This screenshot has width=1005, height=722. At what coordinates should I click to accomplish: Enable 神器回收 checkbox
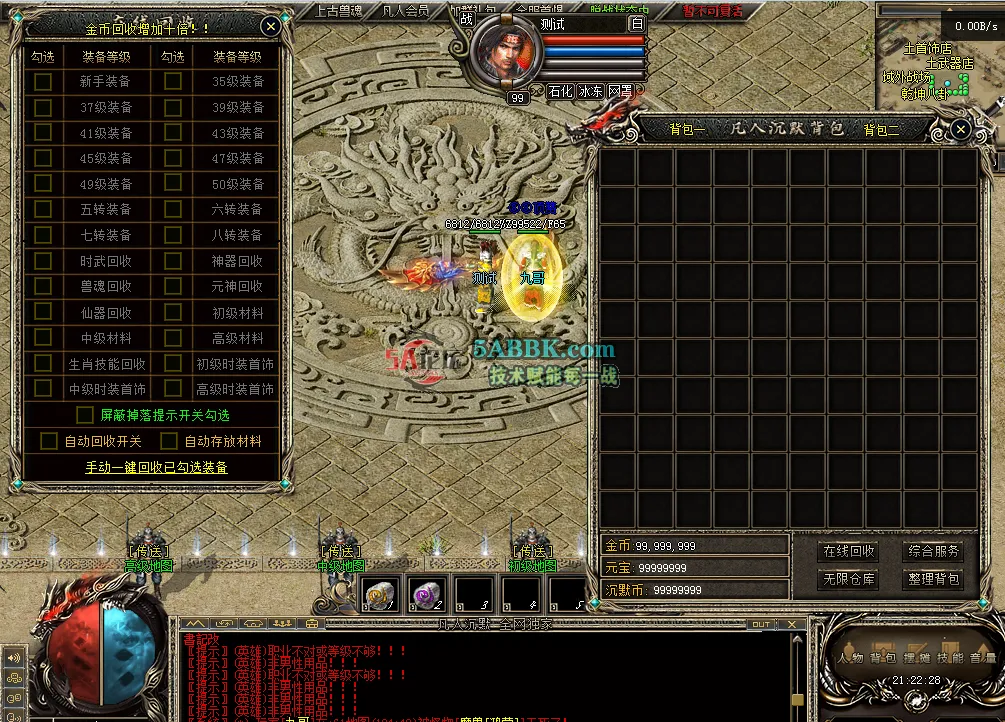click(x=173, y=260)
